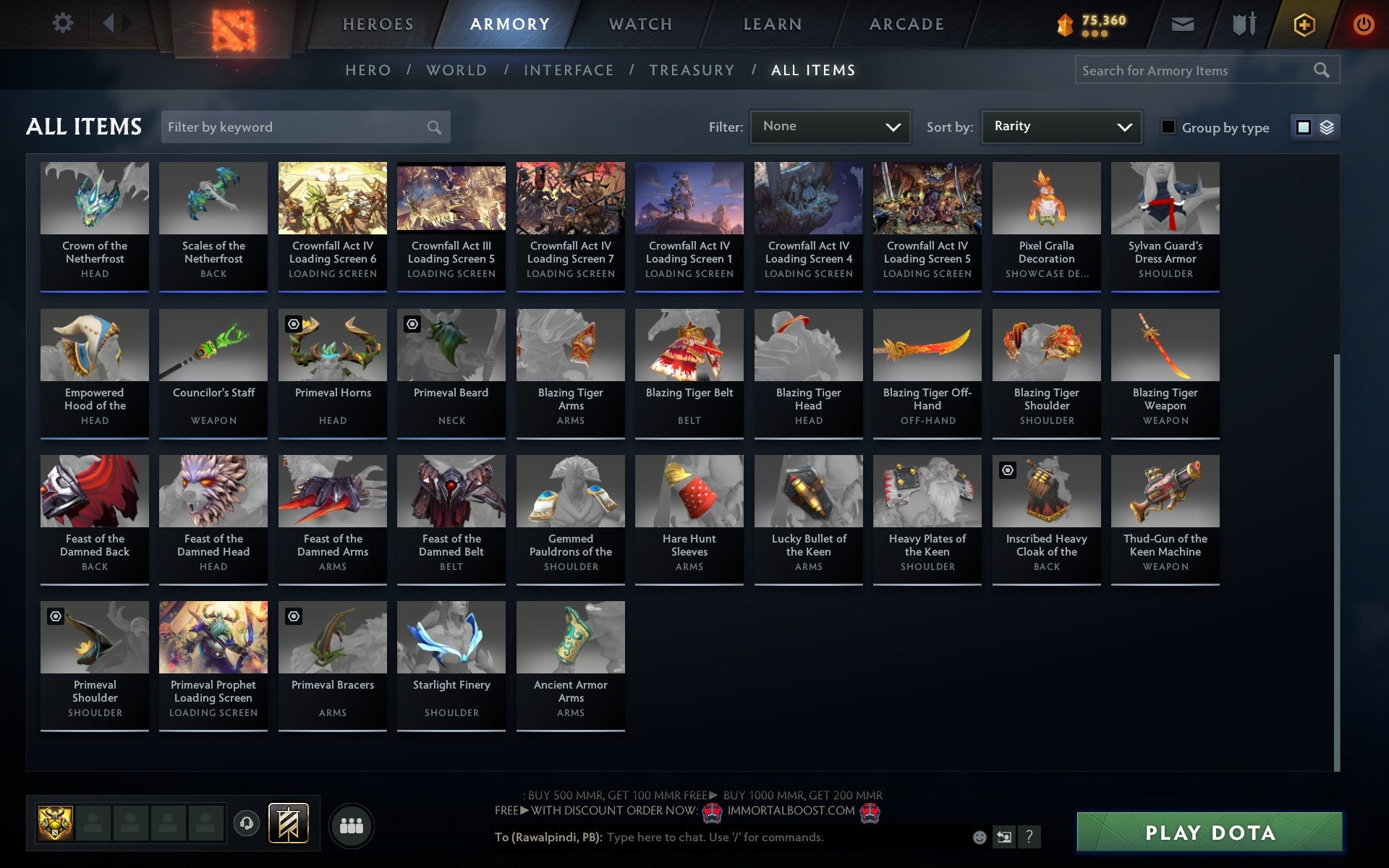Image resolution: width=1389 pixels, height=868 pixels.
Task: Open the emoticon picker in chat
Action: click(x=980, y=838)
